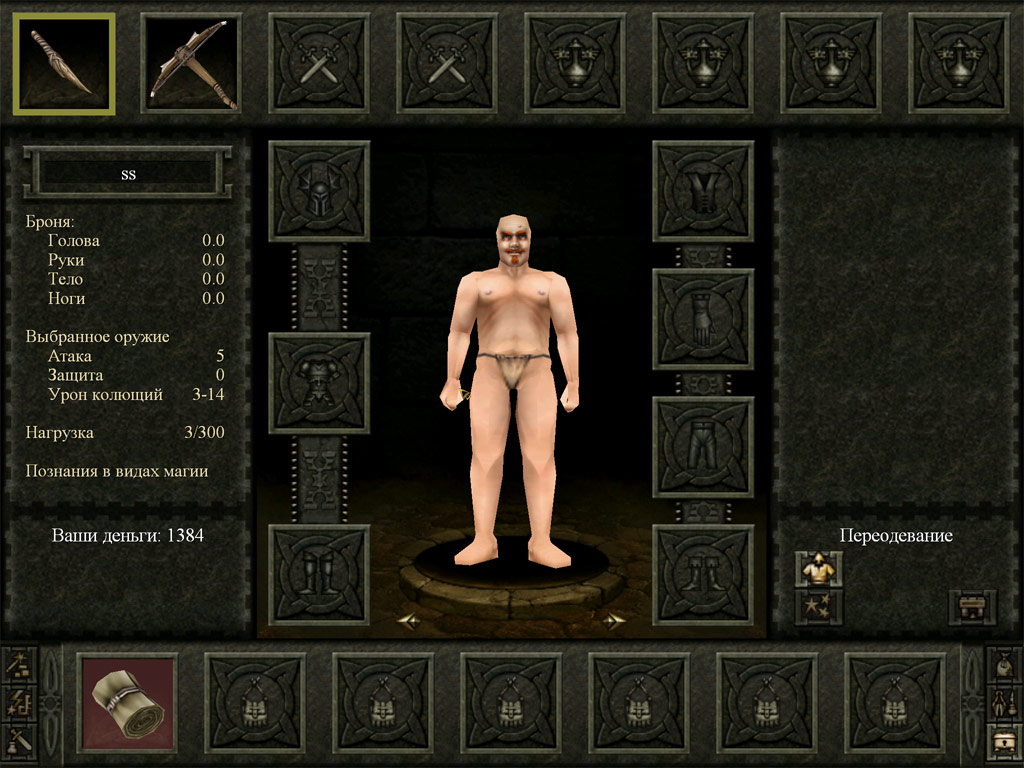1024x768 pixels.
Task: Choose the lightning rune filter icon
Action: [19, 703]
